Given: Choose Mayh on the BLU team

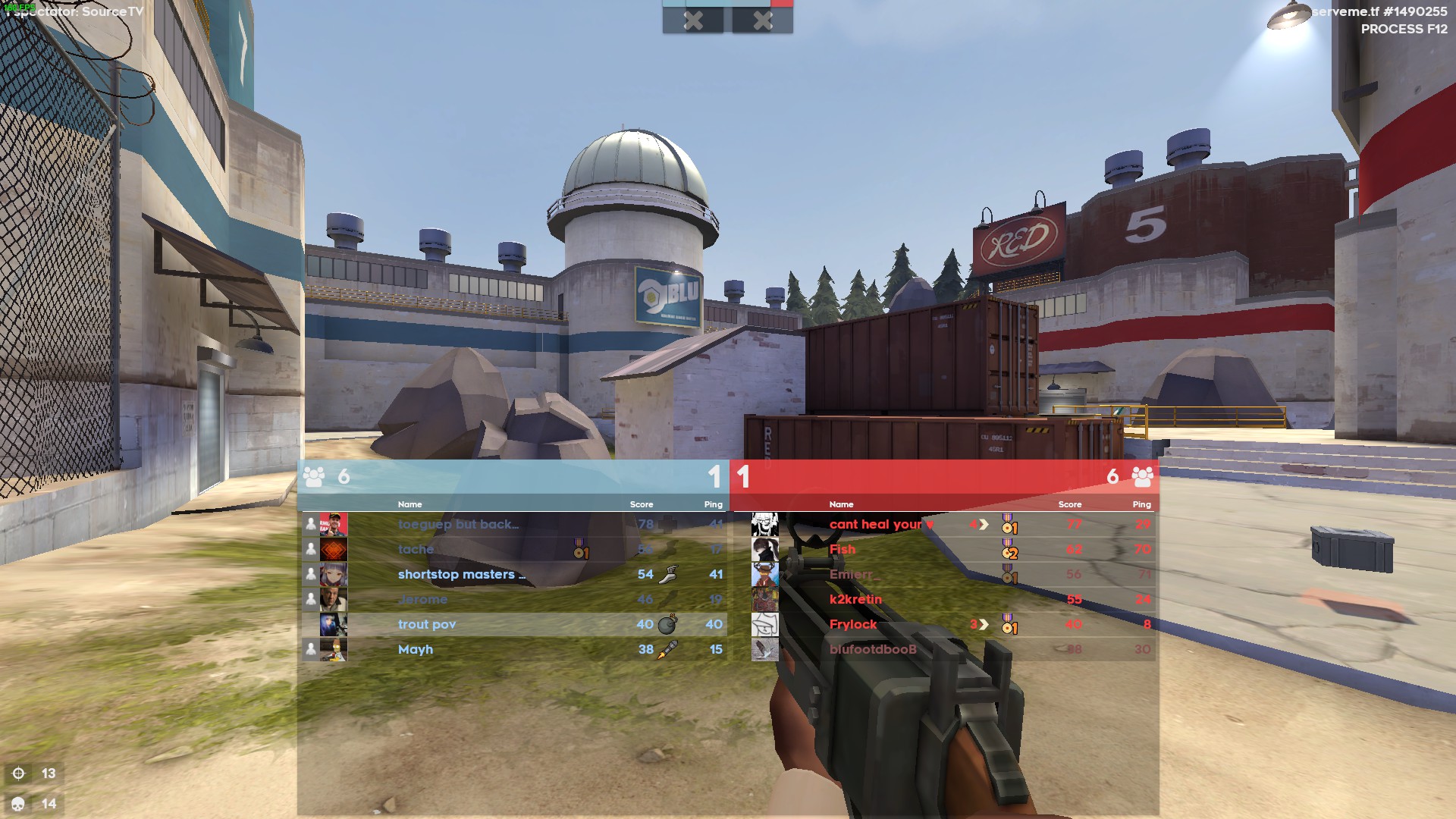Looking at the screenshot, I should click(x=416, y=649).
